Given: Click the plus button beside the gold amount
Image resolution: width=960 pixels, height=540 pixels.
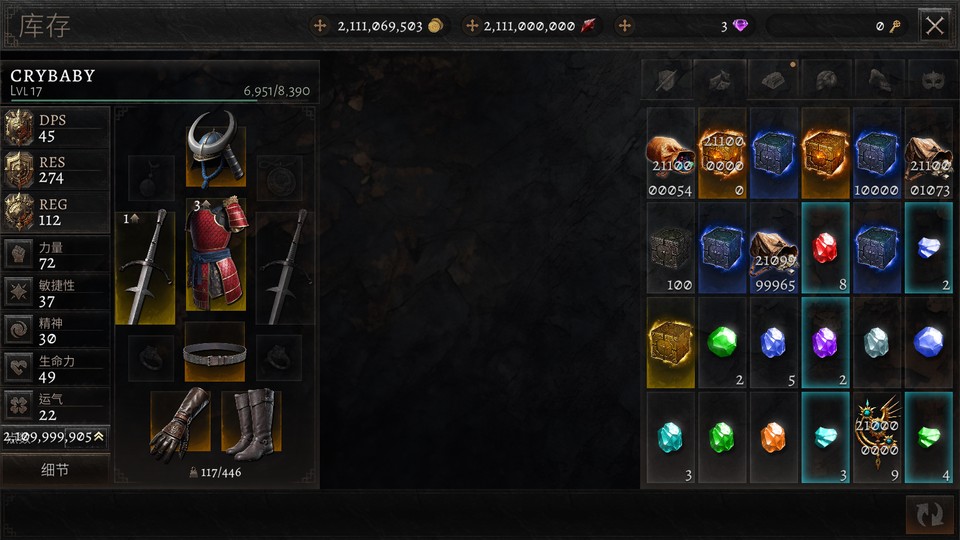Looking at the screenshot, I should tap(320, 26).
